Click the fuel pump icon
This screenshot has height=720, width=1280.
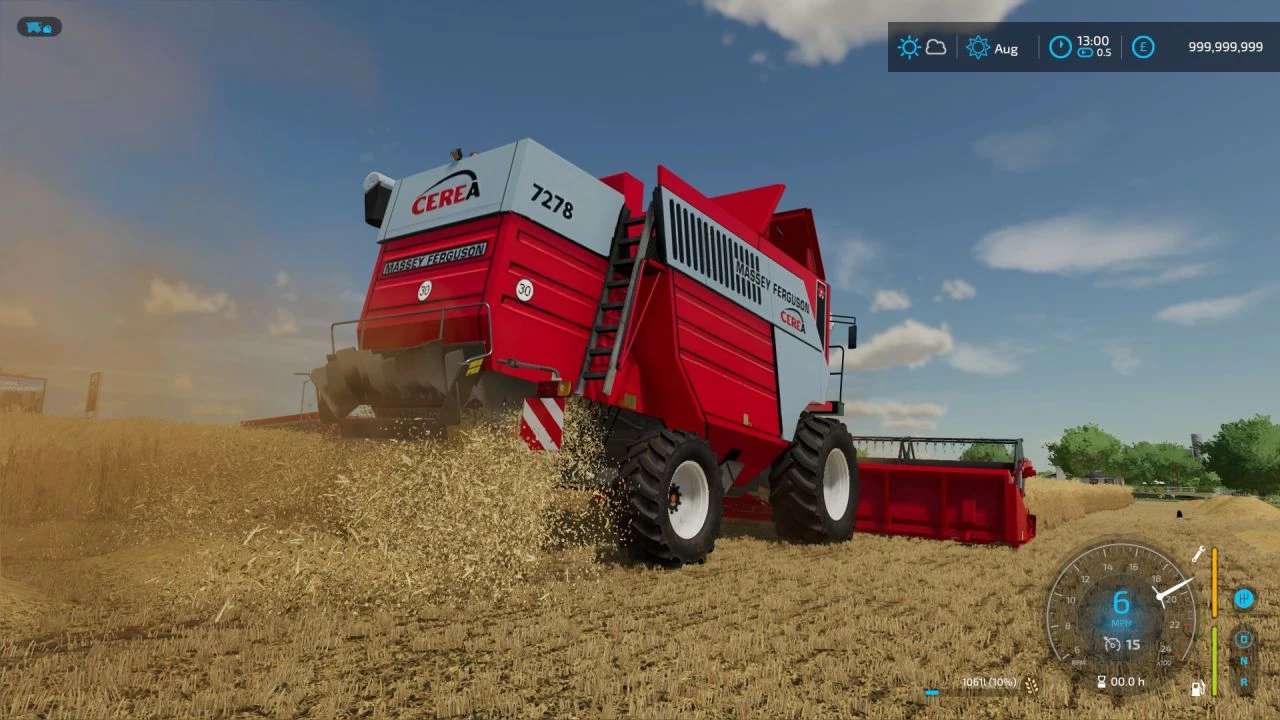(x=1197, y=688)
